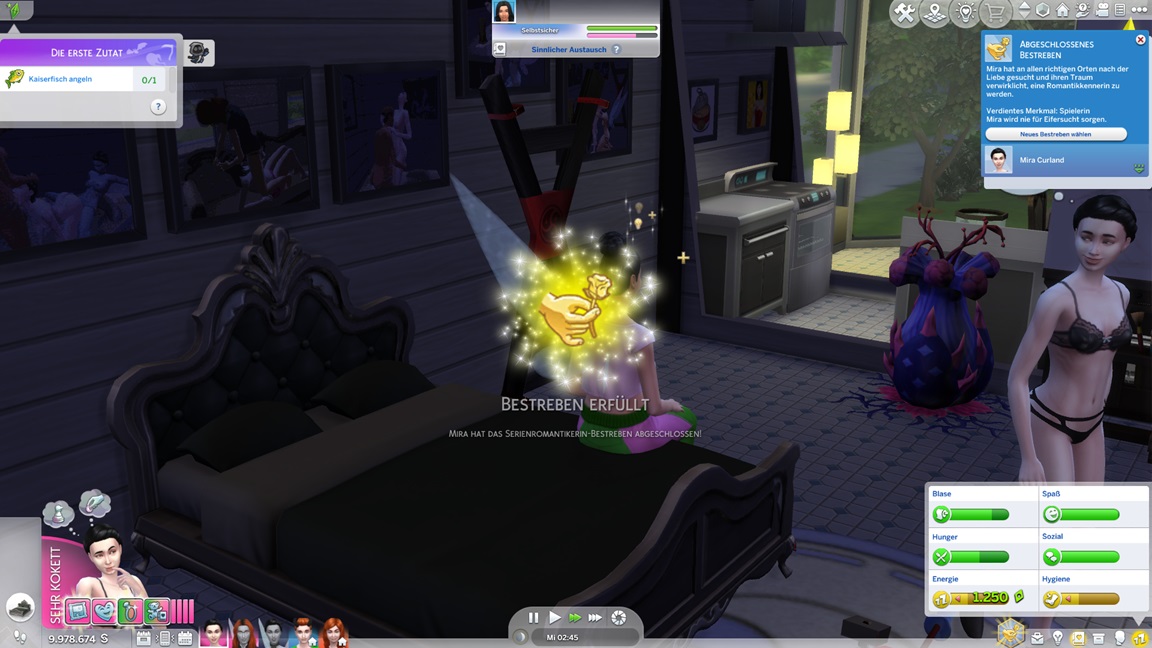Pause the game
1152x648 pixels.
pos(533,618)
